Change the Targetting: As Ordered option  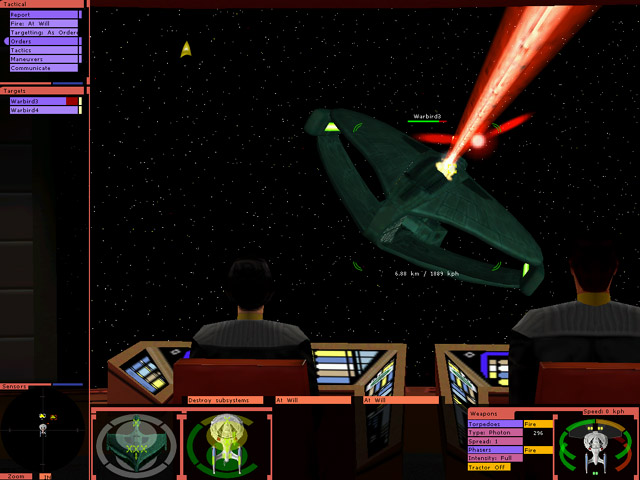click(x=42, y=32)
